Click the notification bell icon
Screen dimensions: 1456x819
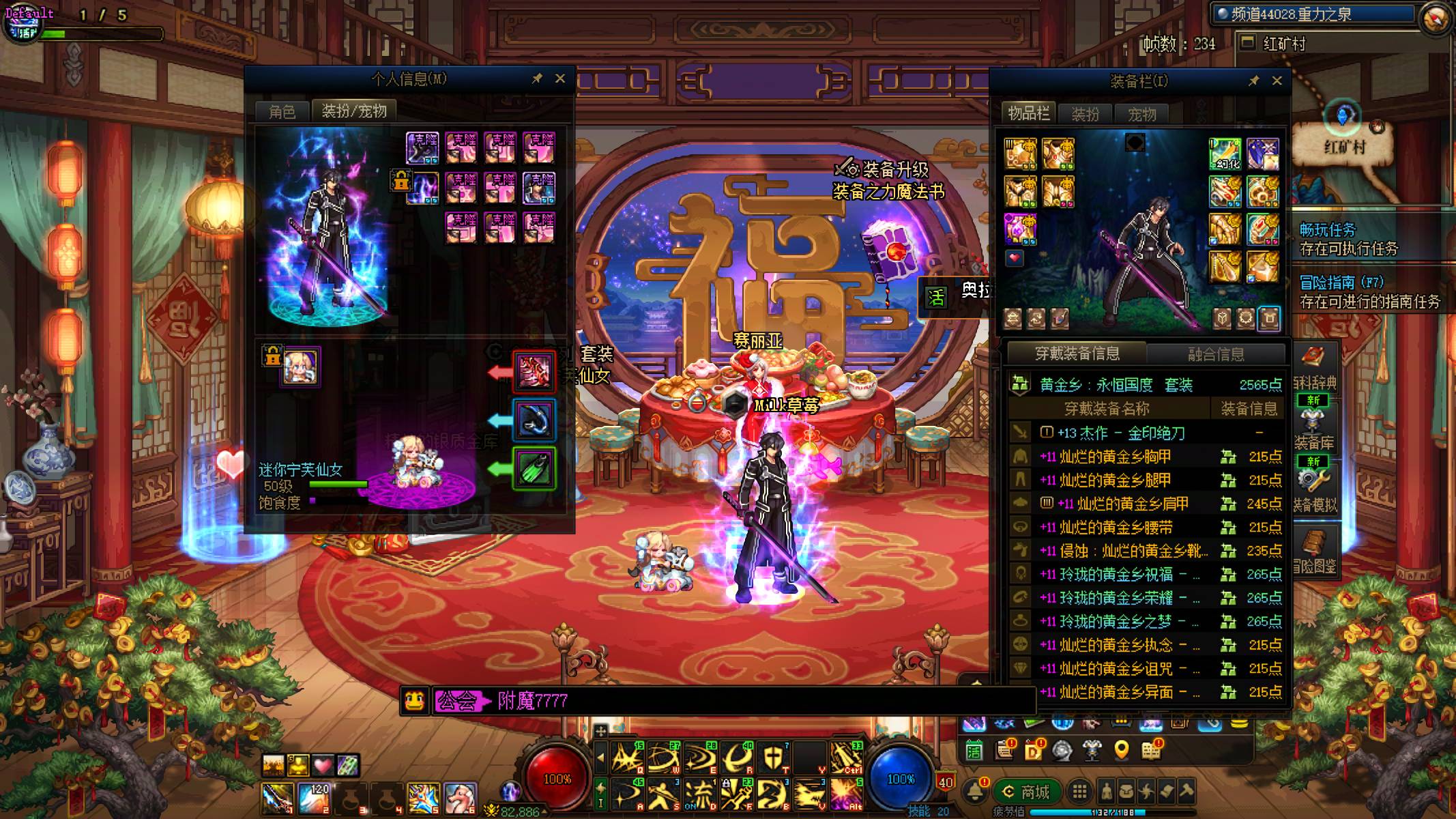tap(974, 791)
